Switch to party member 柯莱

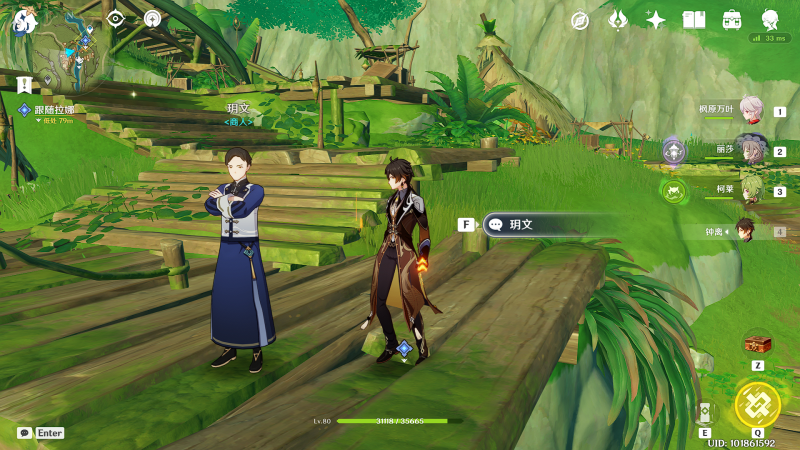click(x=750, y=190)
